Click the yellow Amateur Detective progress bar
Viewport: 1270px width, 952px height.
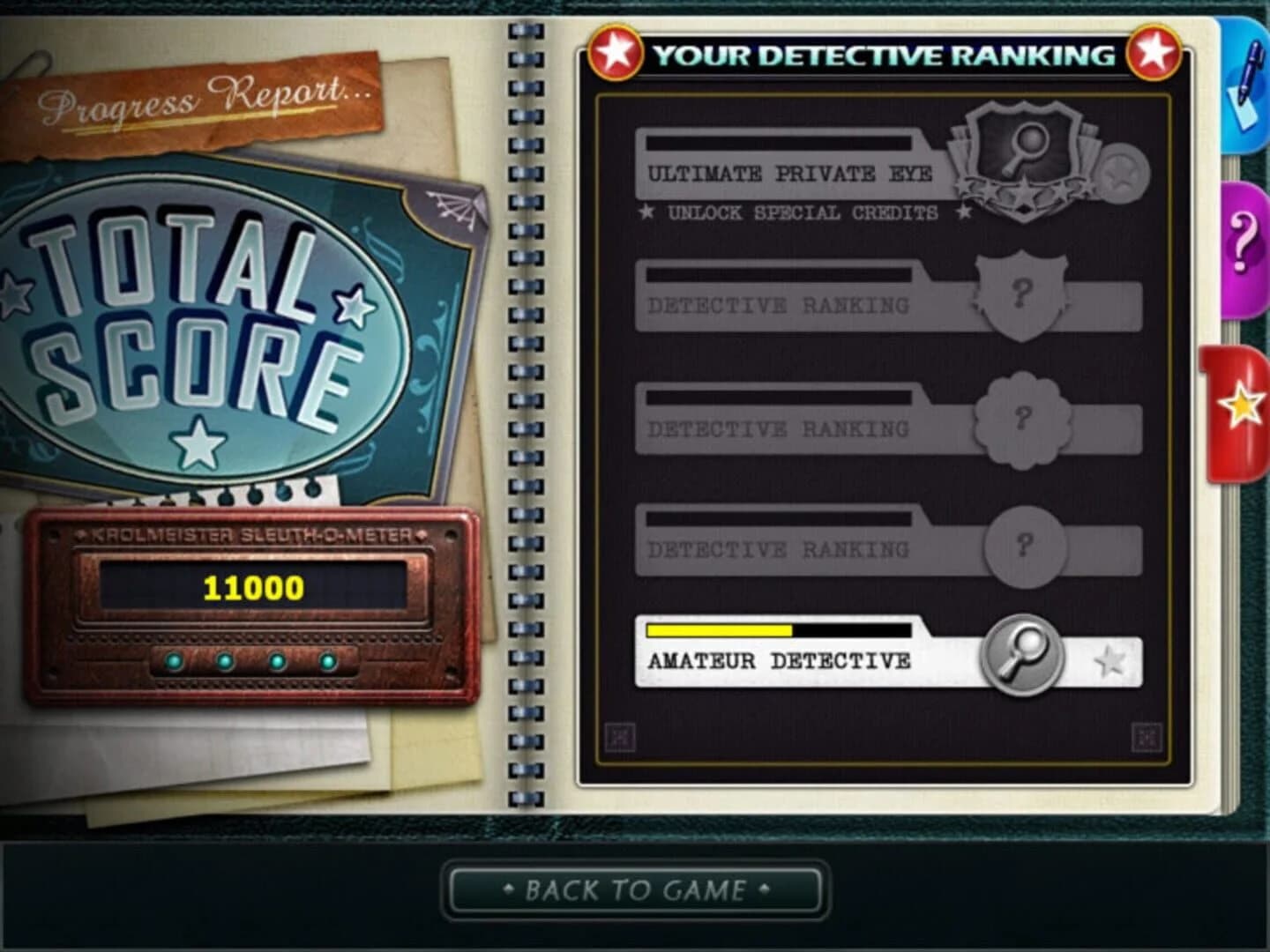click(x=719, y=630)
